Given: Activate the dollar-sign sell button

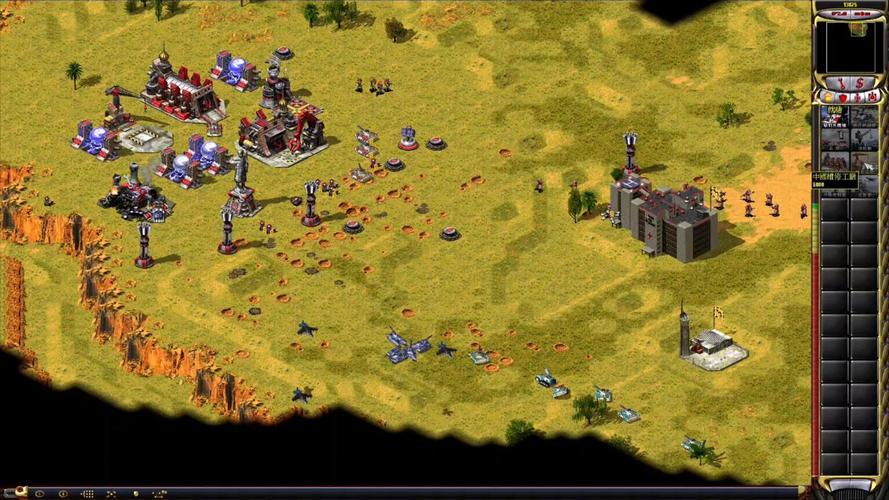Looking at the screenshot, I should (x=860, y=82).
